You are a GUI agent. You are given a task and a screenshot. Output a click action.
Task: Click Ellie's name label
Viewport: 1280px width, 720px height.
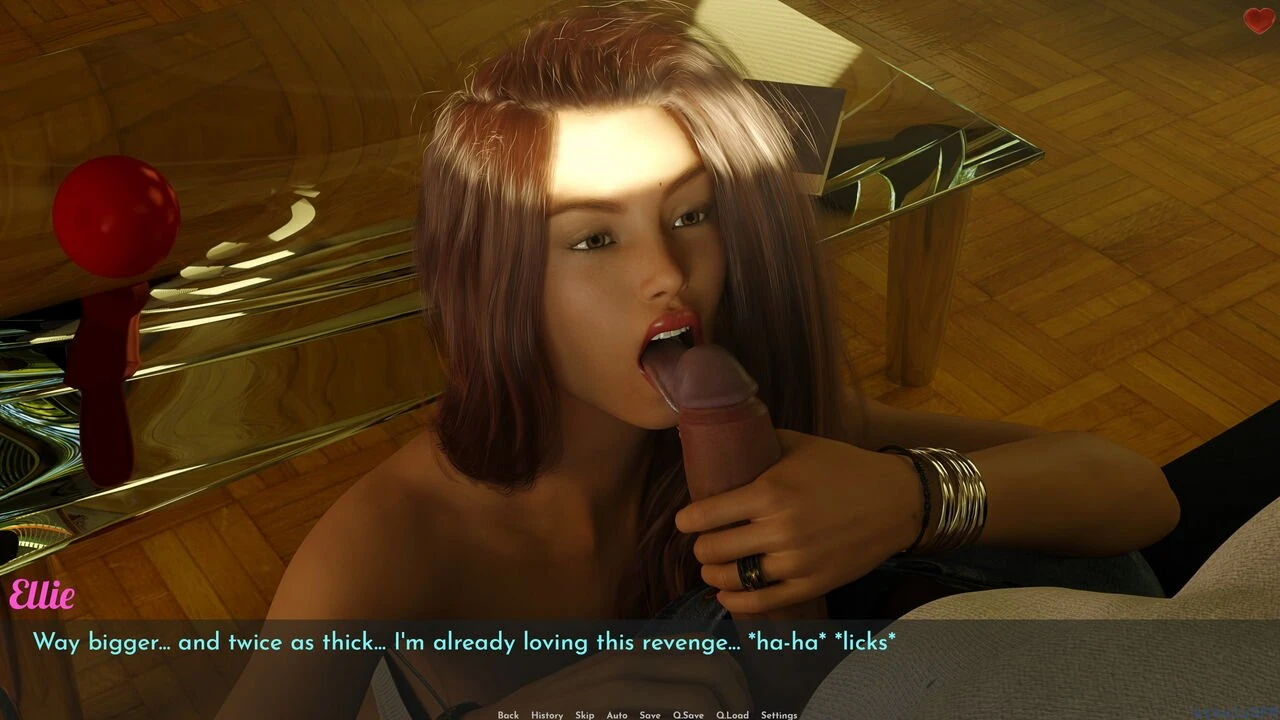pyautogui.click(x=42, y=594)
